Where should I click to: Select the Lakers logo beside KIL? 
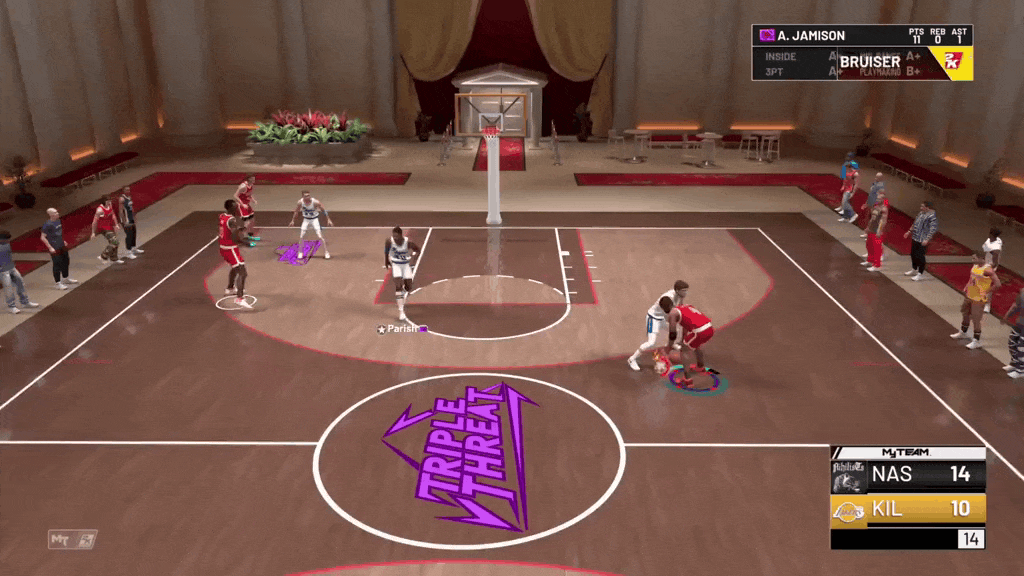coord(849,509)
